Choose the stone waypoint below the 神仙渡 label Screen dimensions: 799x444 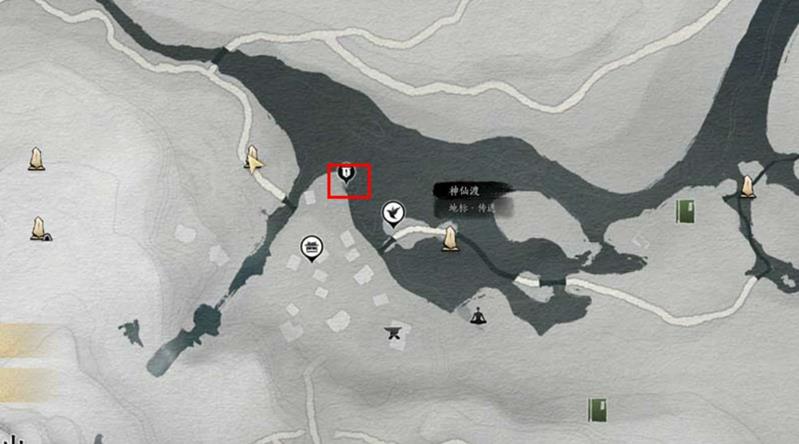click(x=450, y=238)
